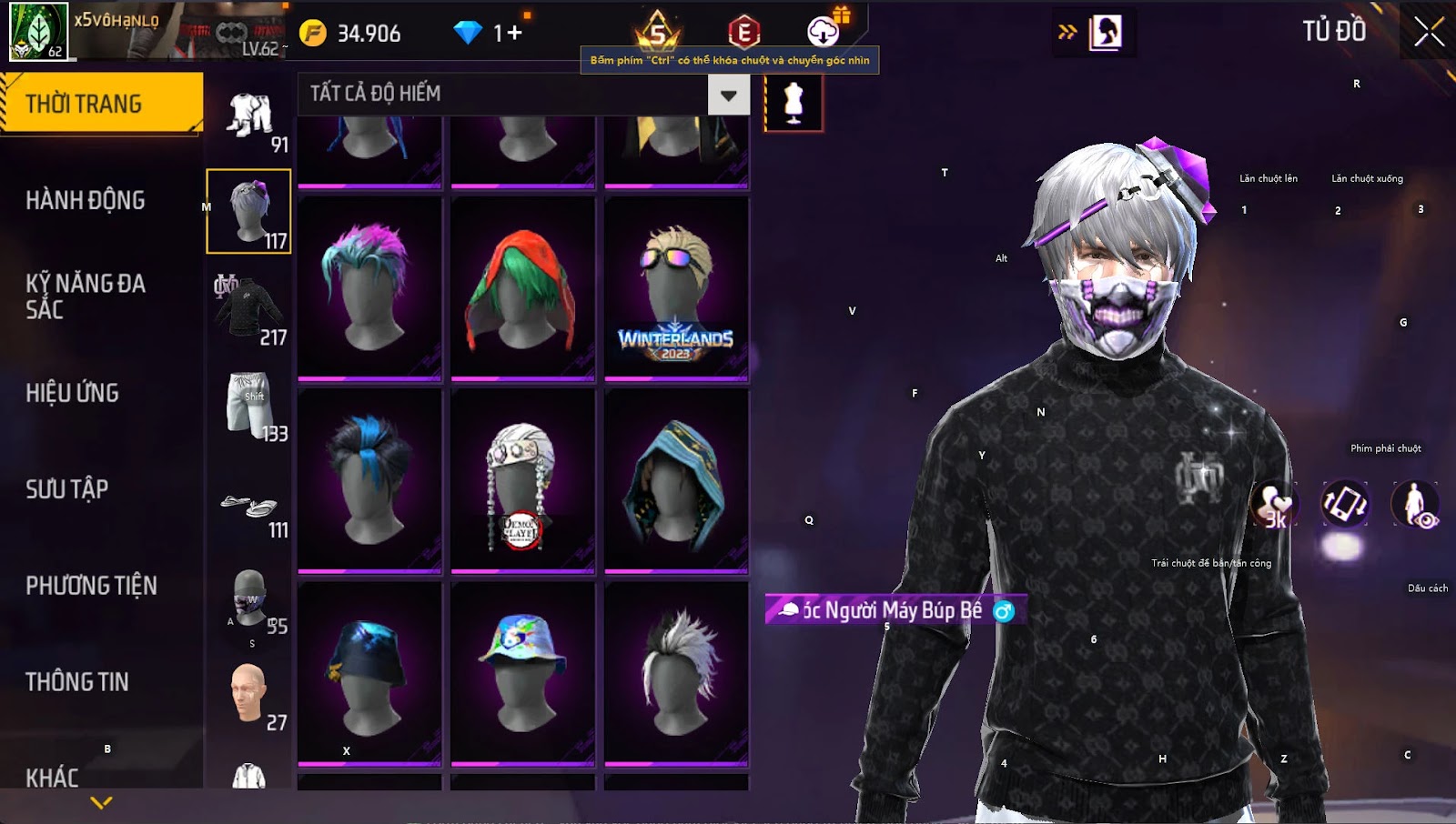Switch to the Hành Động menu
This screenshot has width=1456, height=824.
86,200
